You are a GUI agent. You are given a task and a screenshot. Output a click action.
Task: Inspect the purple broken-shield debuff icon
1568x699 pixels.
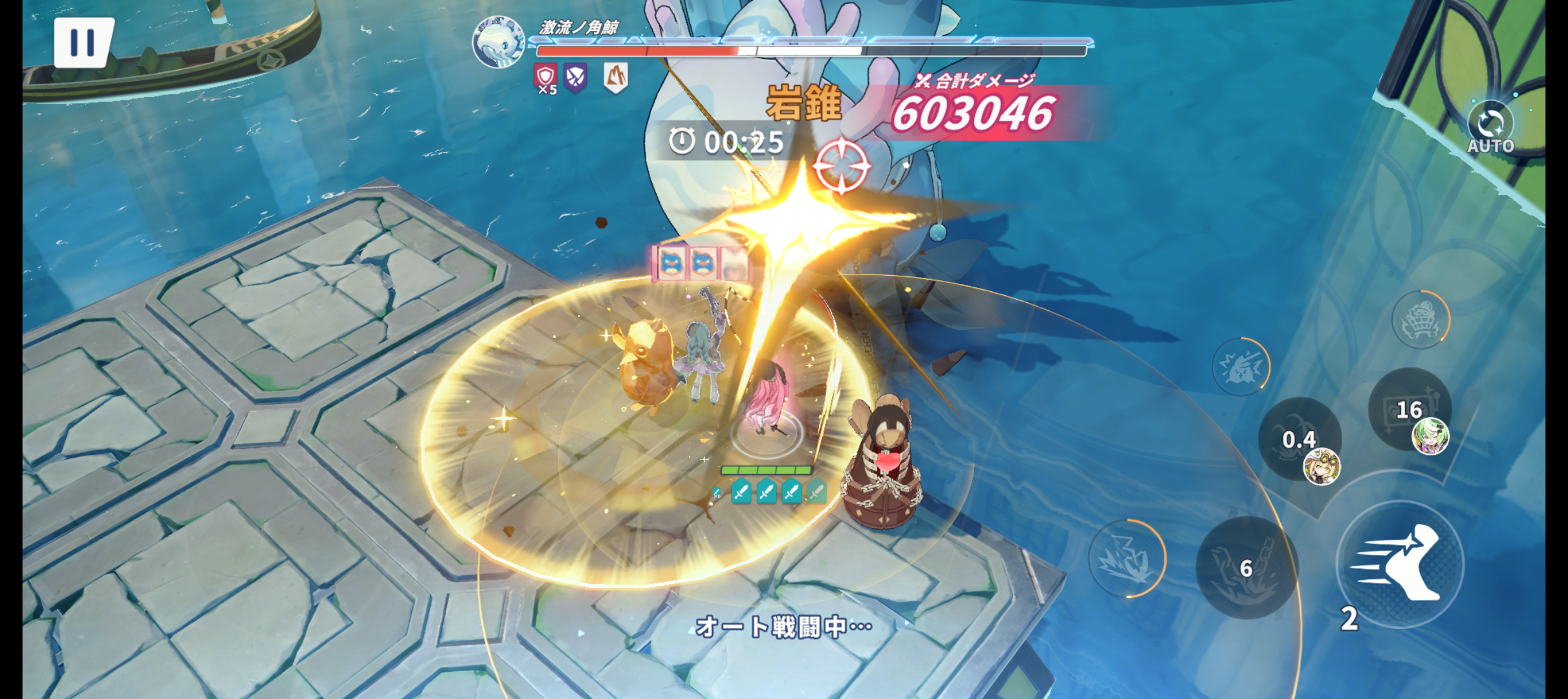point(575,78)
